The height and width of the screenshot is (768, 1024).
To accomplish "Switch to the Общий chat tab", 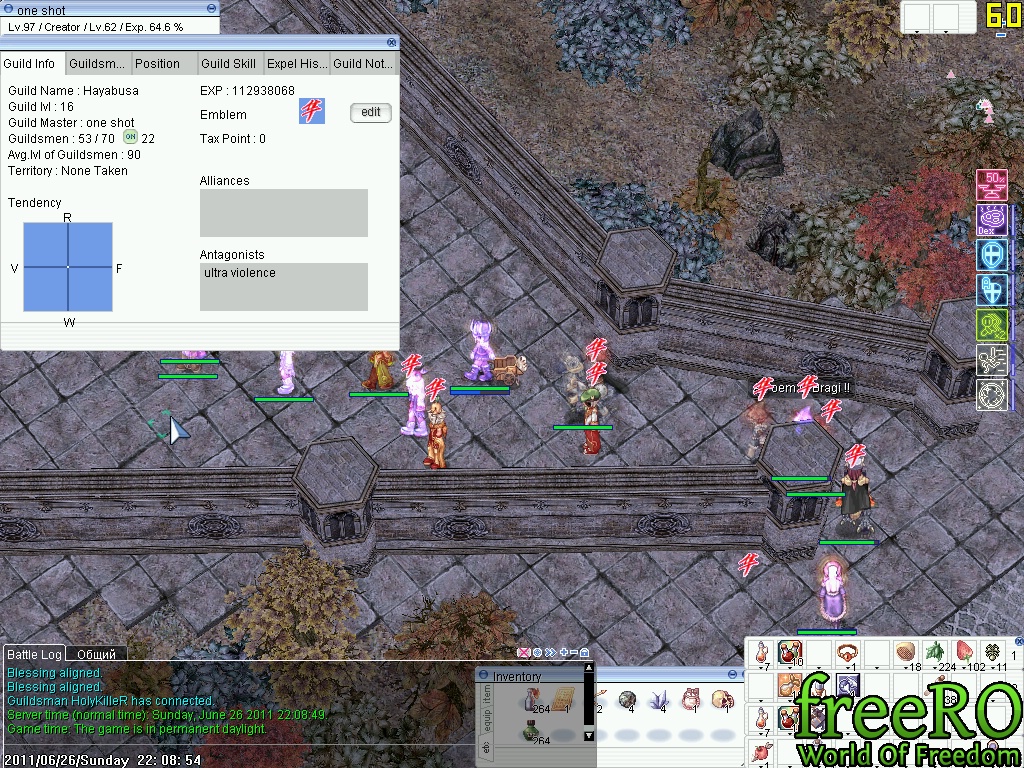I will (97, 654).
